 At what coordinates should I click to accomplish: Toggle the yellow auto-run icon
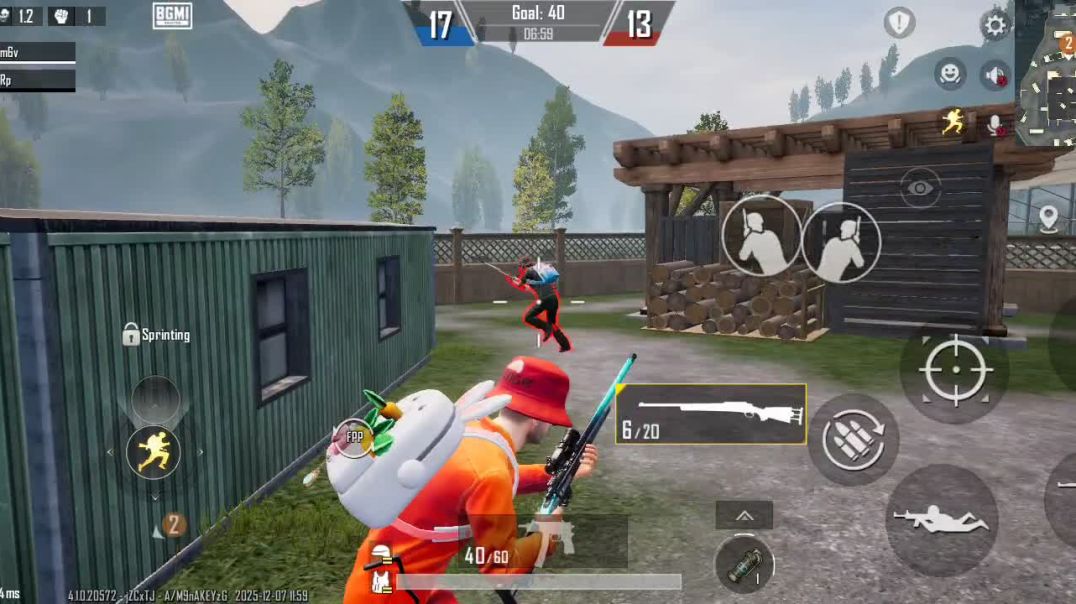pos(951,123)
